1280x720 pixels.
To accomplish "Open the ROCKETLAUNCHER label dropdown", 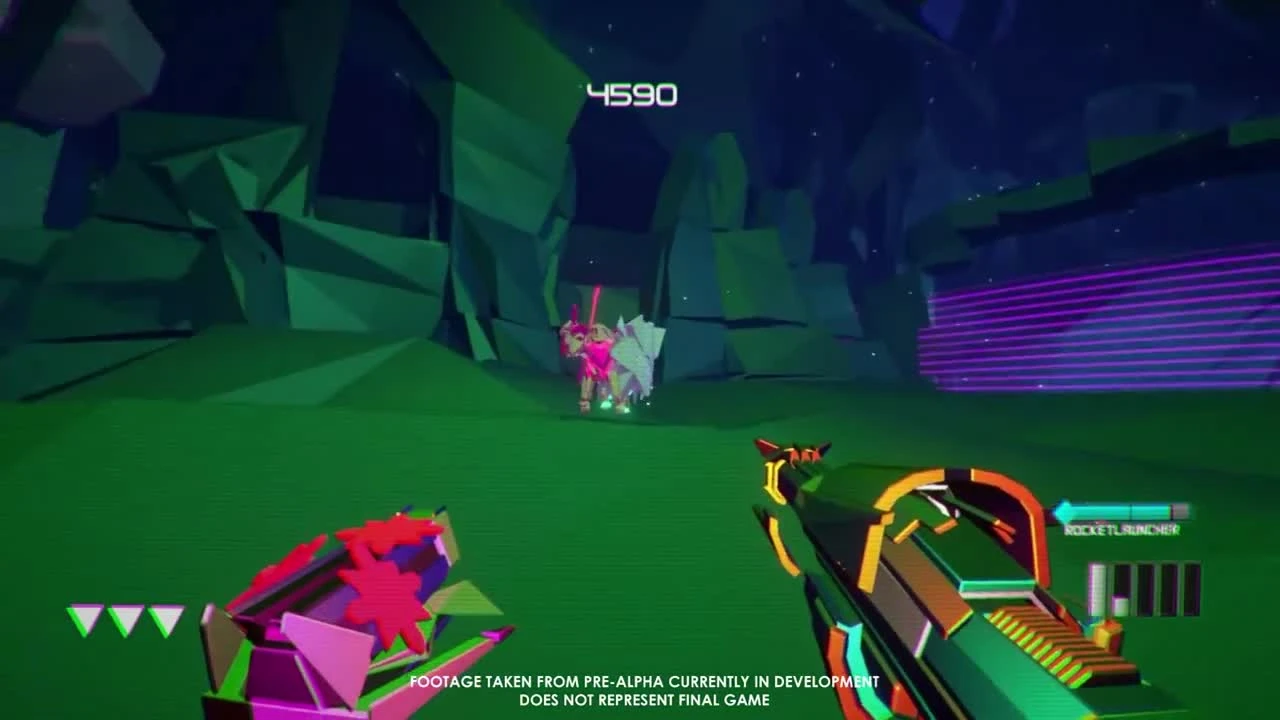I will [1122, 530].
